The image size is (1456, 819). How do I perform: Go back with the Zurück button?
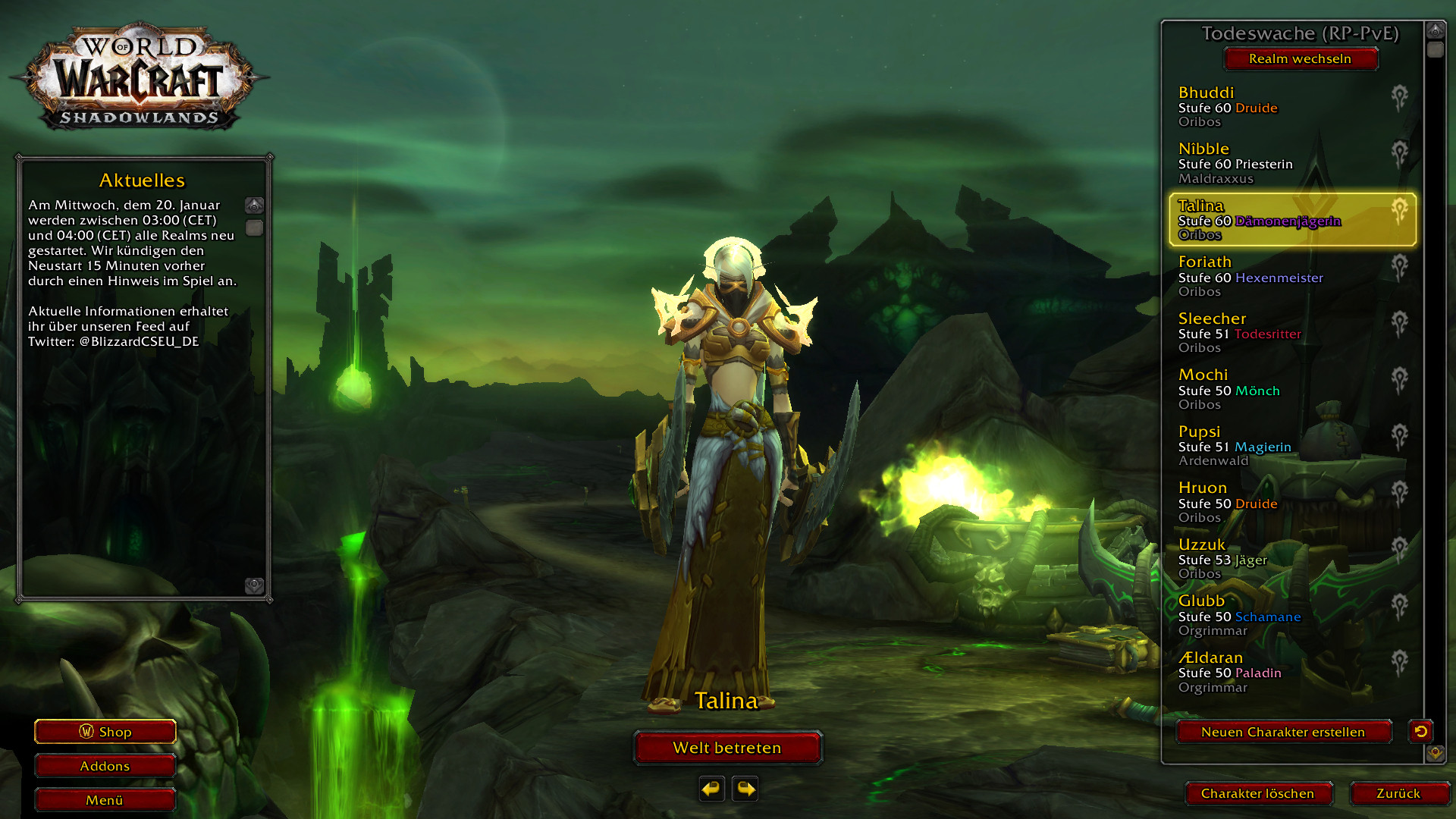[1398, 793]
